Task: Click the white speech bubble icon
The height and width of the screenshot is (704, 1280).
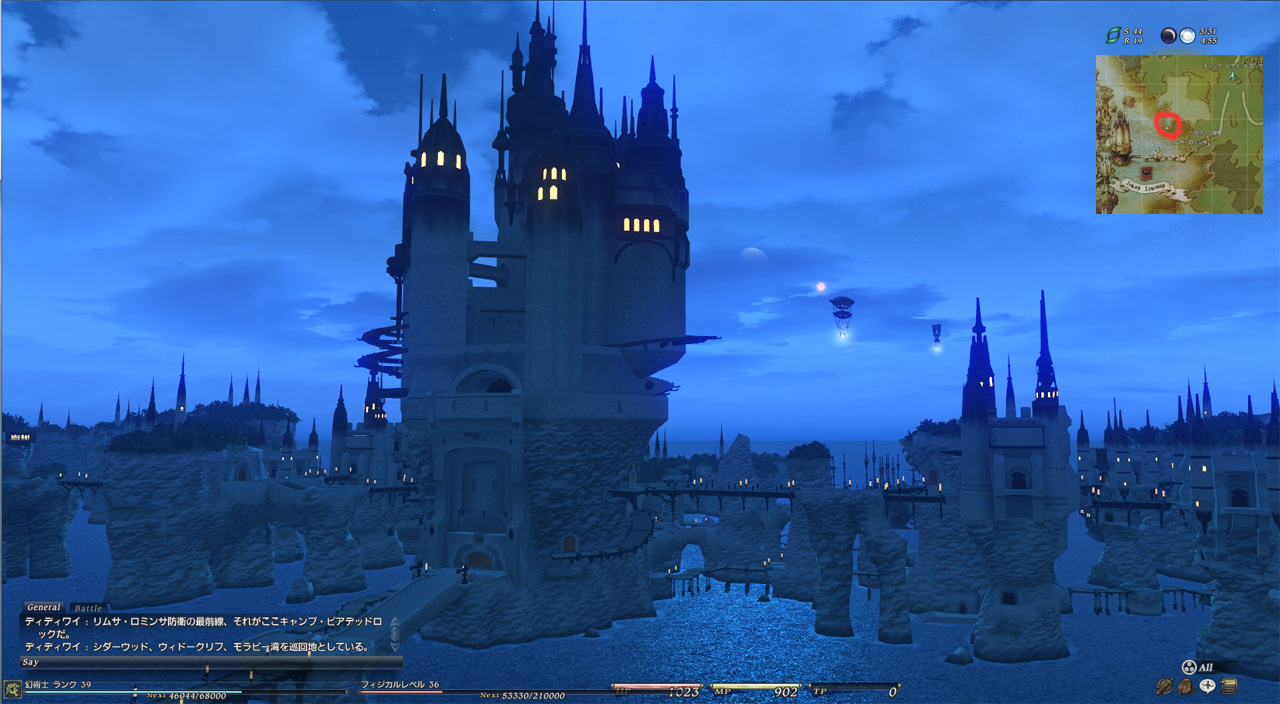Action: 1207,686
